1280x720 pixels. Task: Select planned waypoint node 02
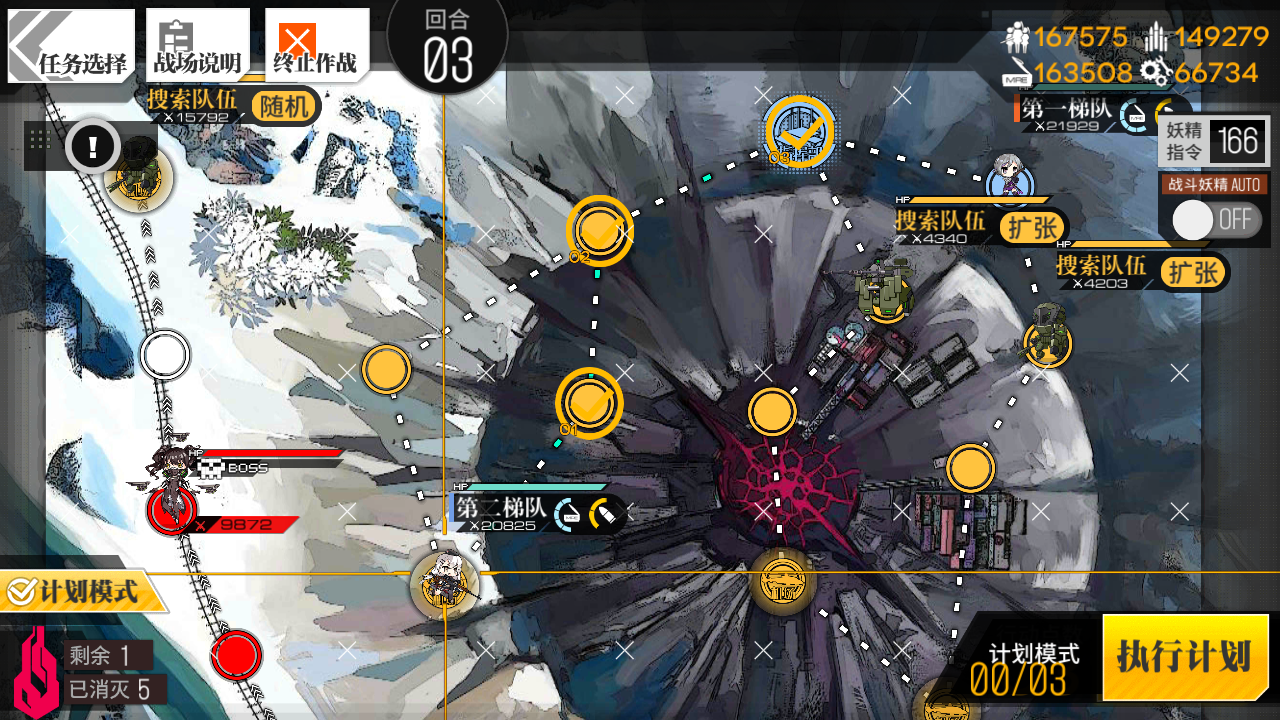600,230
